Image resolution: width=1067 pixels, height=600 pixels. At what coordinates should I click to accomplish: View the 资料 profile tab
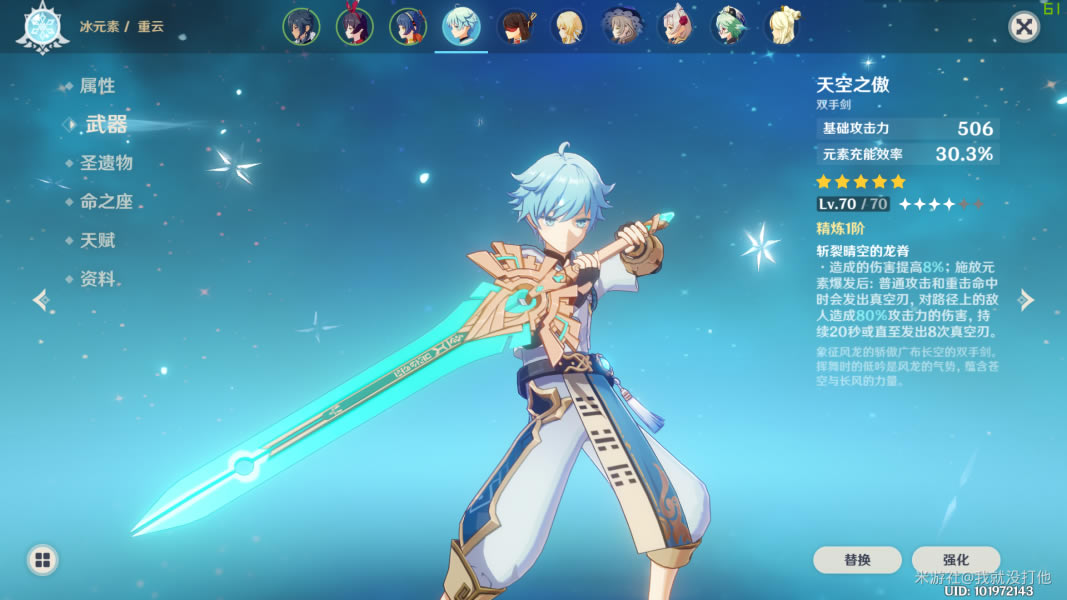click(97, 279)
